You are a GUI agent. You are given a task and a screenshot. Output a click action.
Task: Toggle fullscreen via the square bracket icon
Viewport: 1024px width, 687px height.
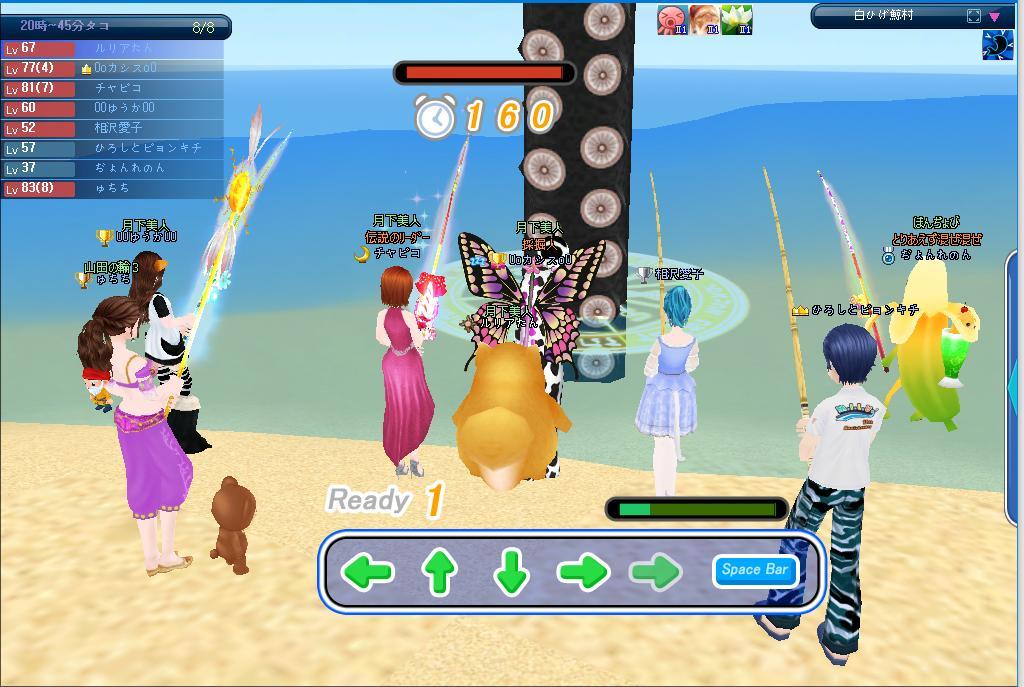[x=974, y=16]
